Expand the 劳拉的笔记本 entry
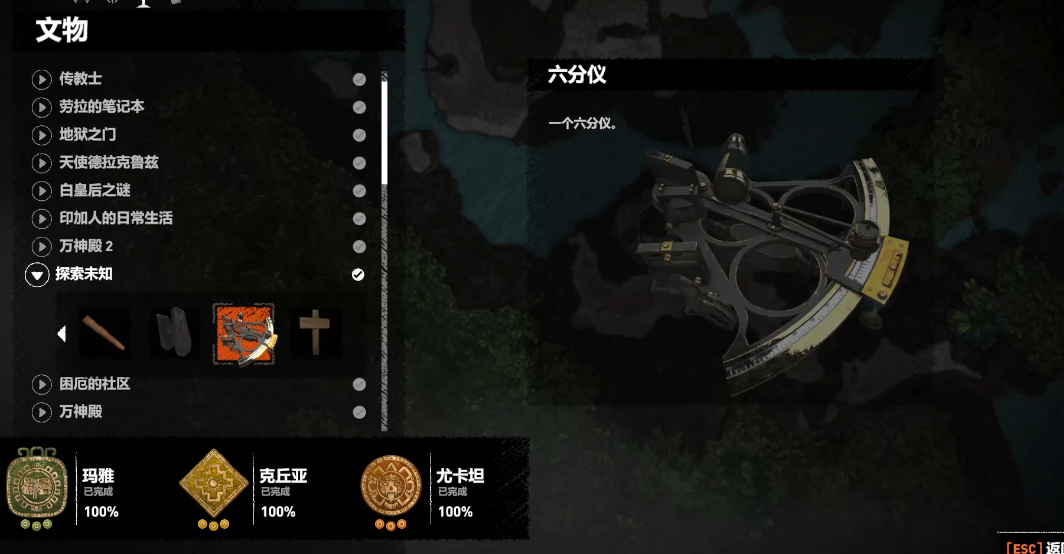 coord(101,106)
